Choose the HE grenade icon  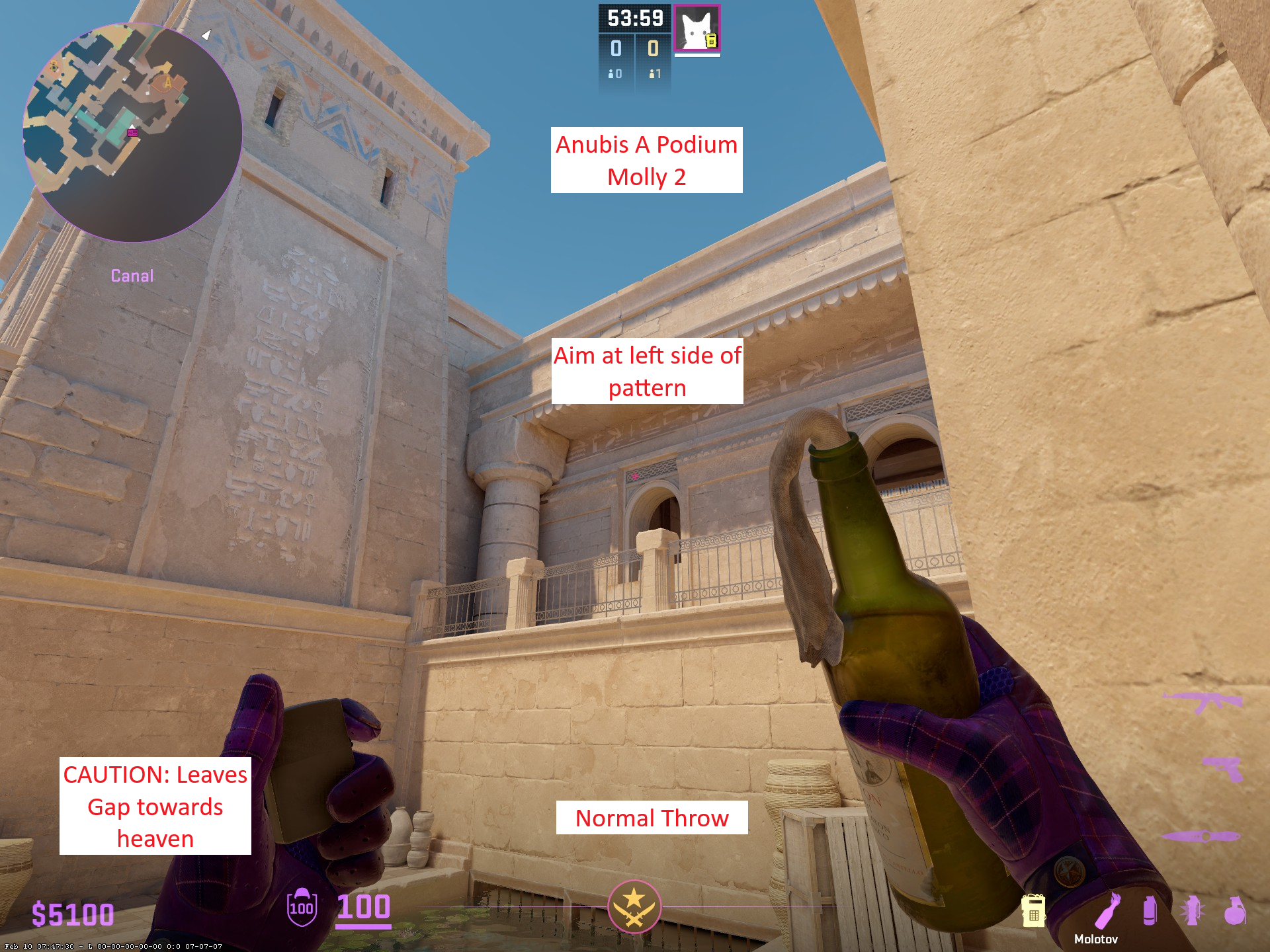(x=1234, y=911)
